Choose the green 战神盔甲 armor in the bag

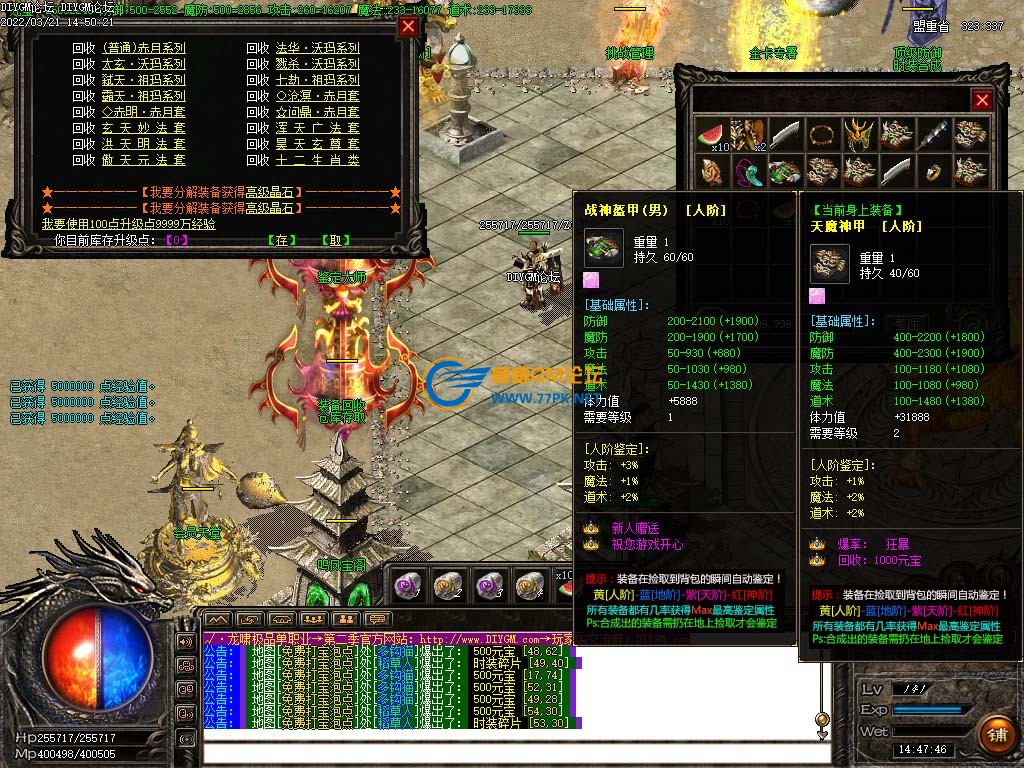784,171
